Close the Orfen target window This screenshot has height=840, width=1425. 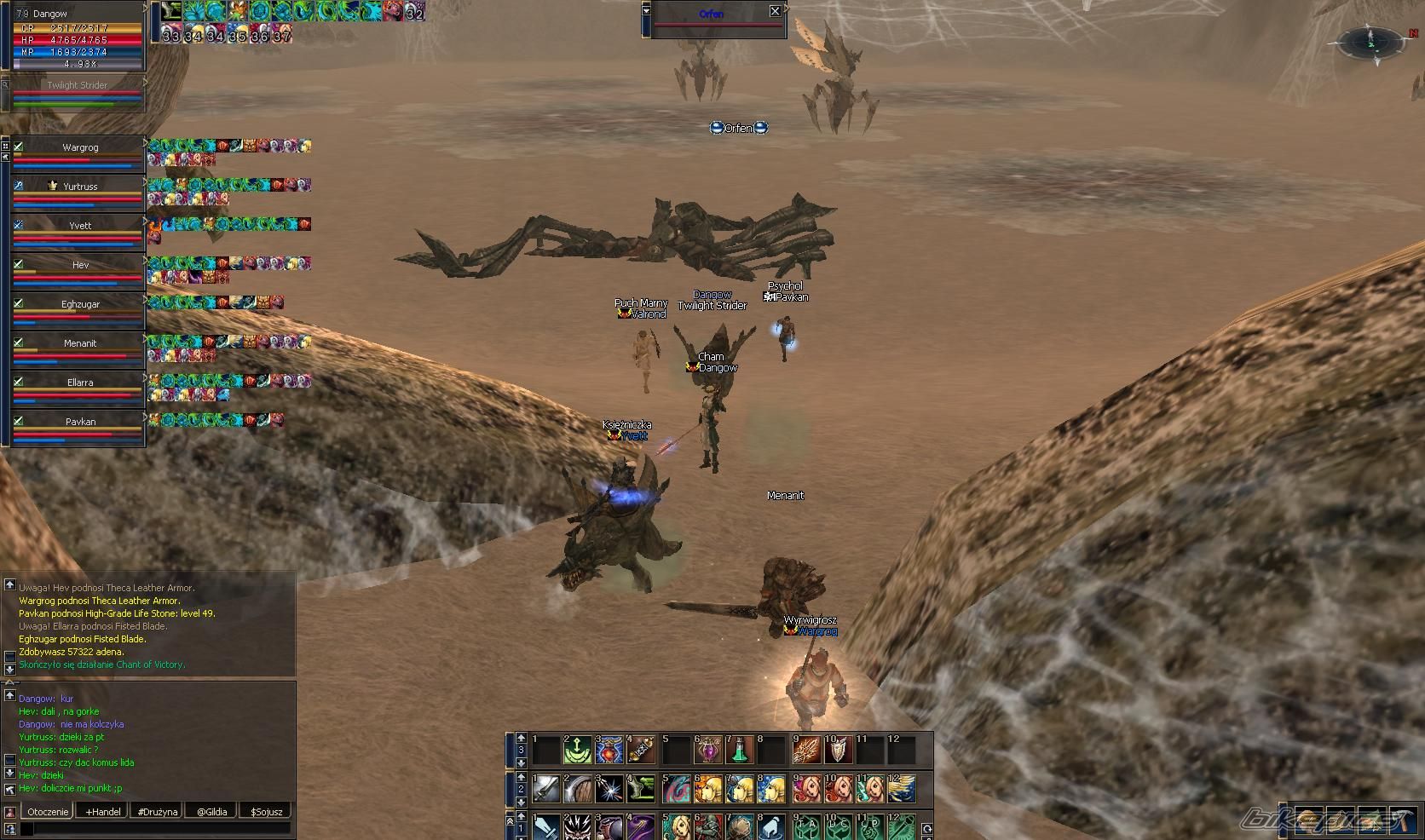pyautogui.click(x=775, y=11)
